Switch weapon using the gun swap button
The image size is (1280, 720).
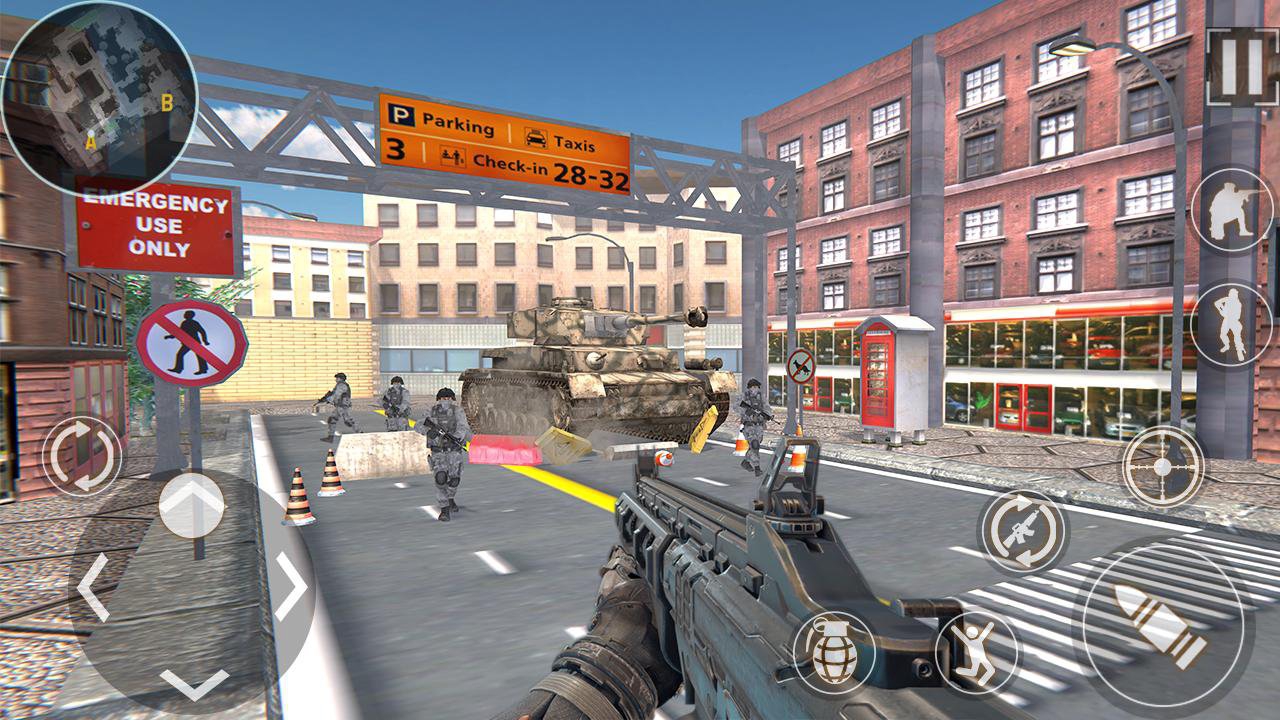tap(1023, 531)
